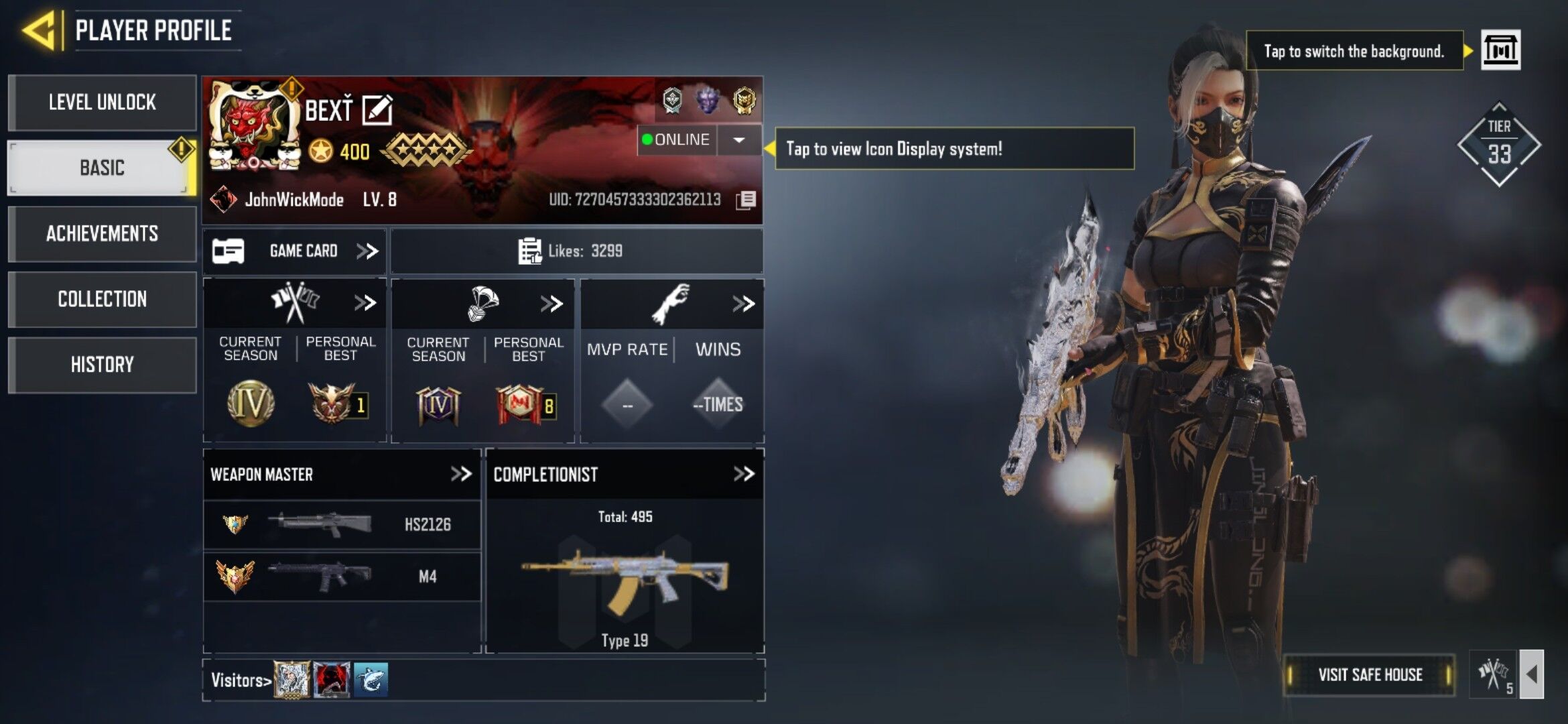Image resolution: width=1568 pixels, height=724 pixels.
Task: View the History tab
Action: tap(102, 365)
